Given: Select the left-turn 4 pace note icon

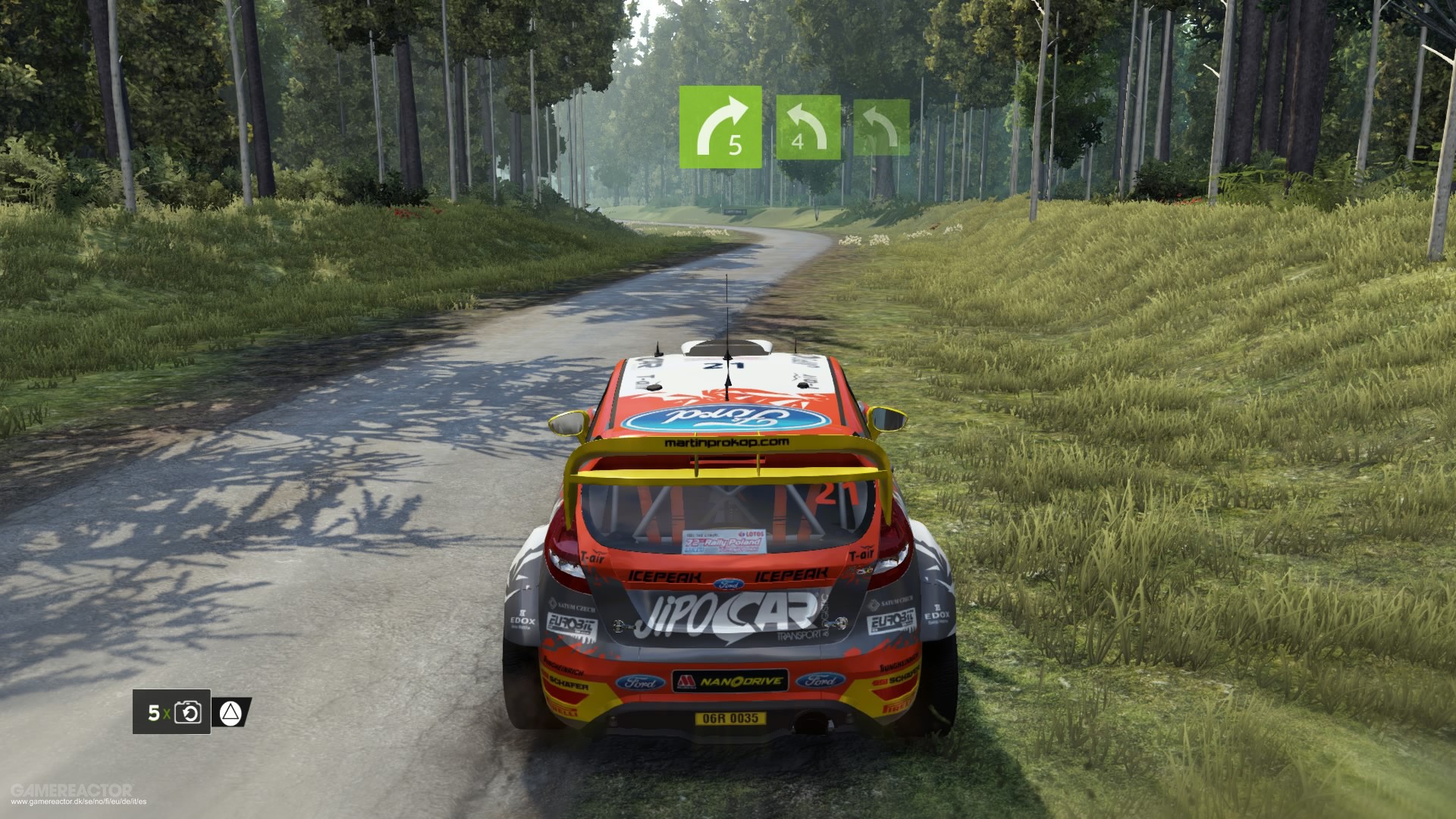Looking at the screenshot, I should pos(809,125).
